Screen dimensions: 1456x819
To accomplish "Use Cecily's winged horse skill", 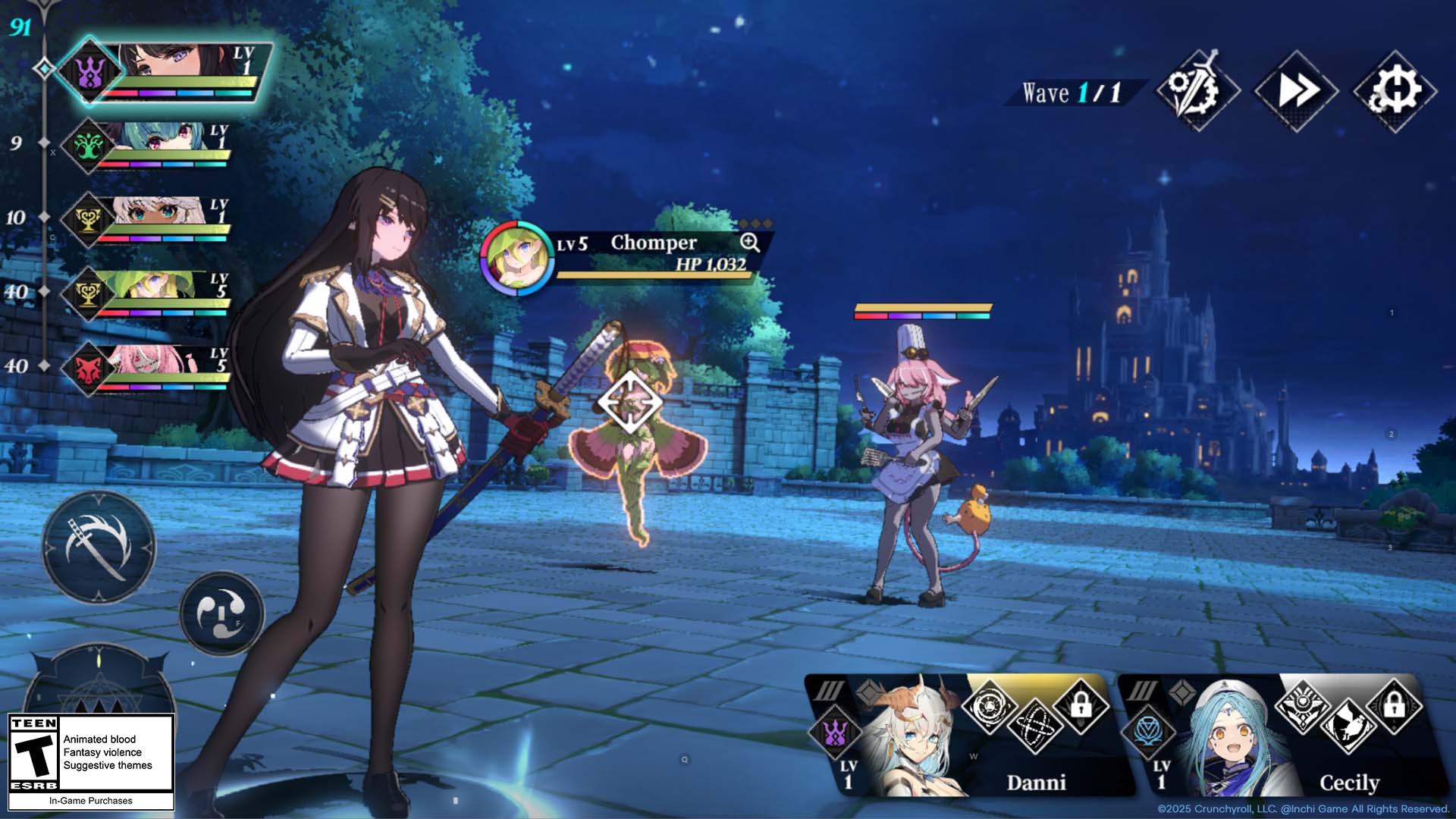I will pos(1348,725).
